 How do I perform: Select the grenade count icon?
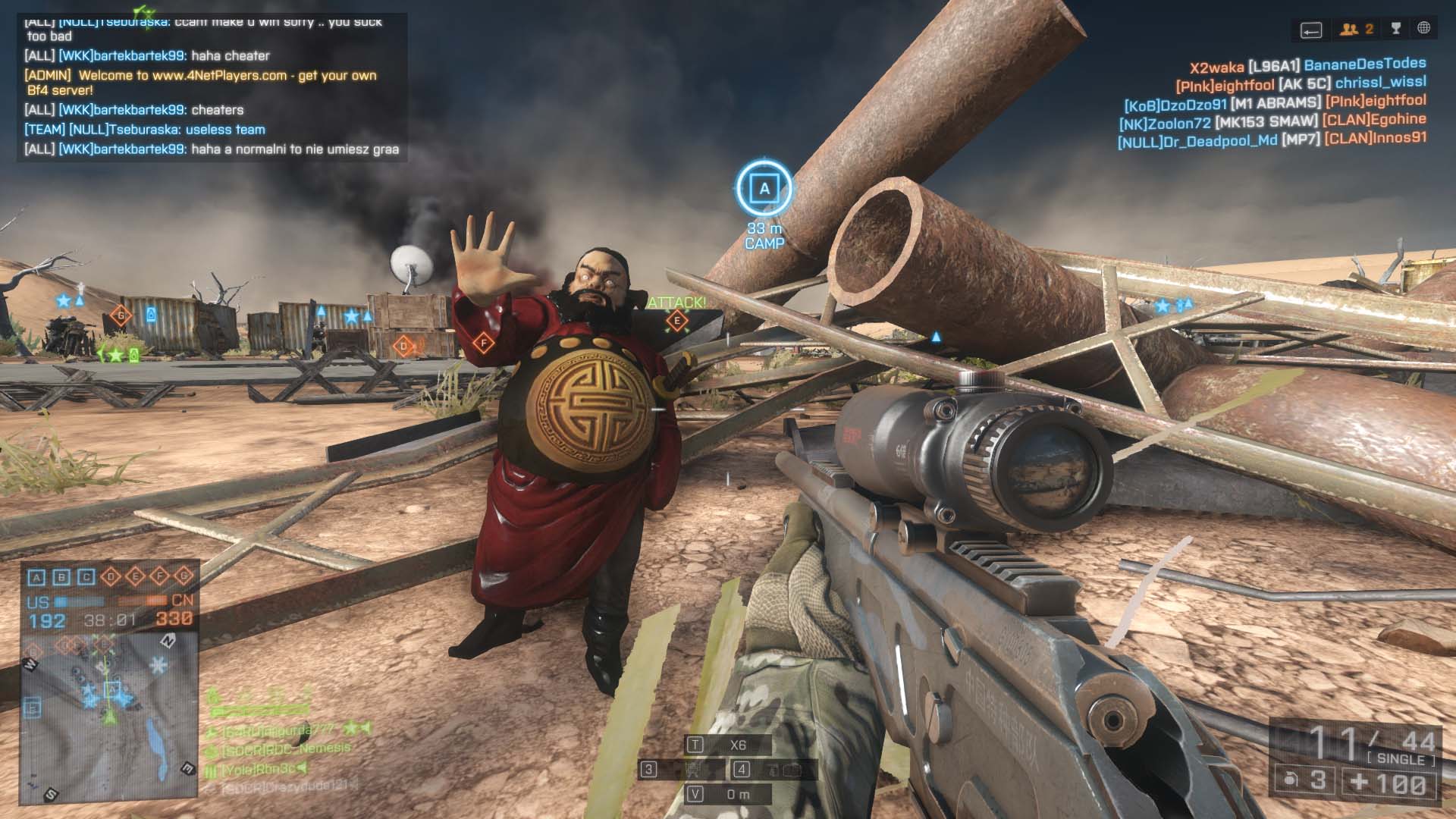point(1289,780)
